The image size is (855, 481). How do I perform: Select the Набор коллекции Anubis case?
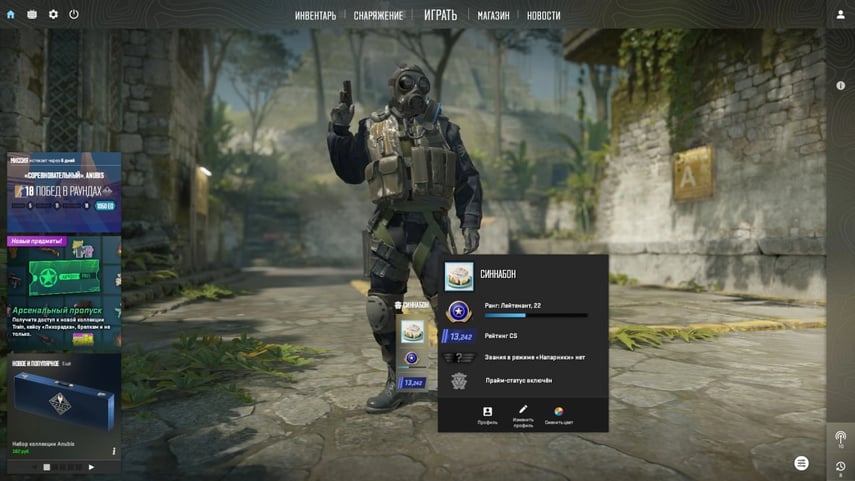(64, 405)
